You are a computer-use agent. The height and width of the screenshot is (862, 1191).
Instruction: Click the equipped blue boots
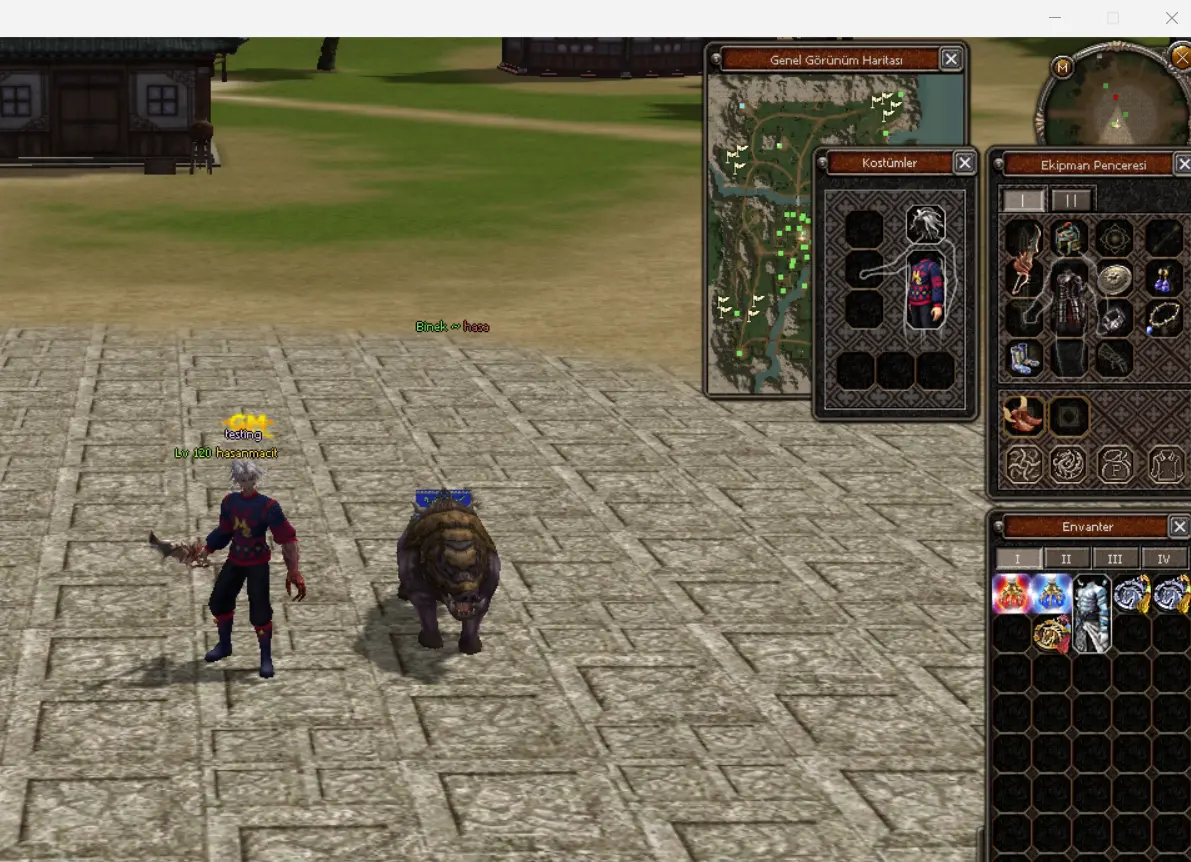[1023, 357]
